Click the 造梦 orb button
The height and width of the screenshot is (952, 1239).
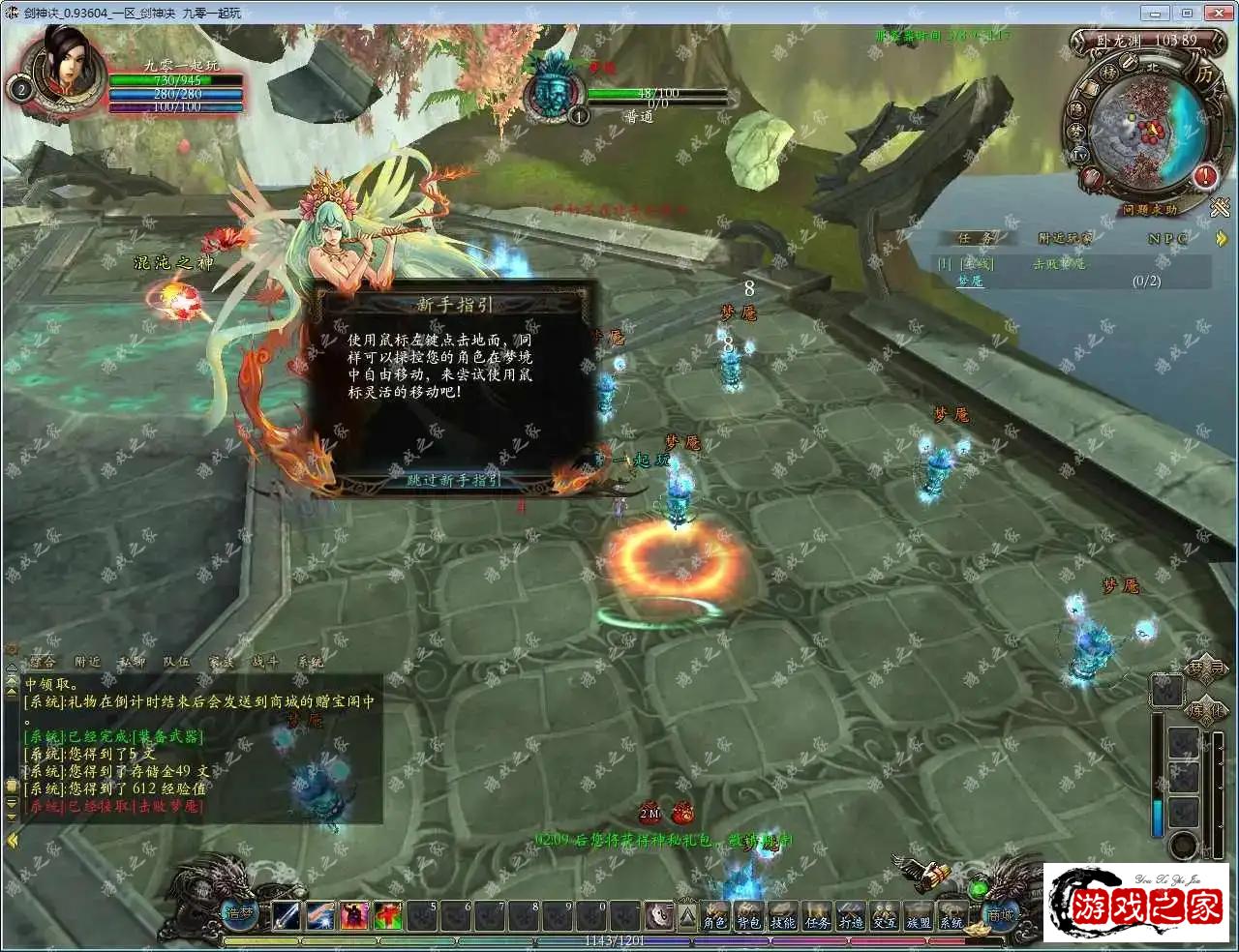click(238, 911)
